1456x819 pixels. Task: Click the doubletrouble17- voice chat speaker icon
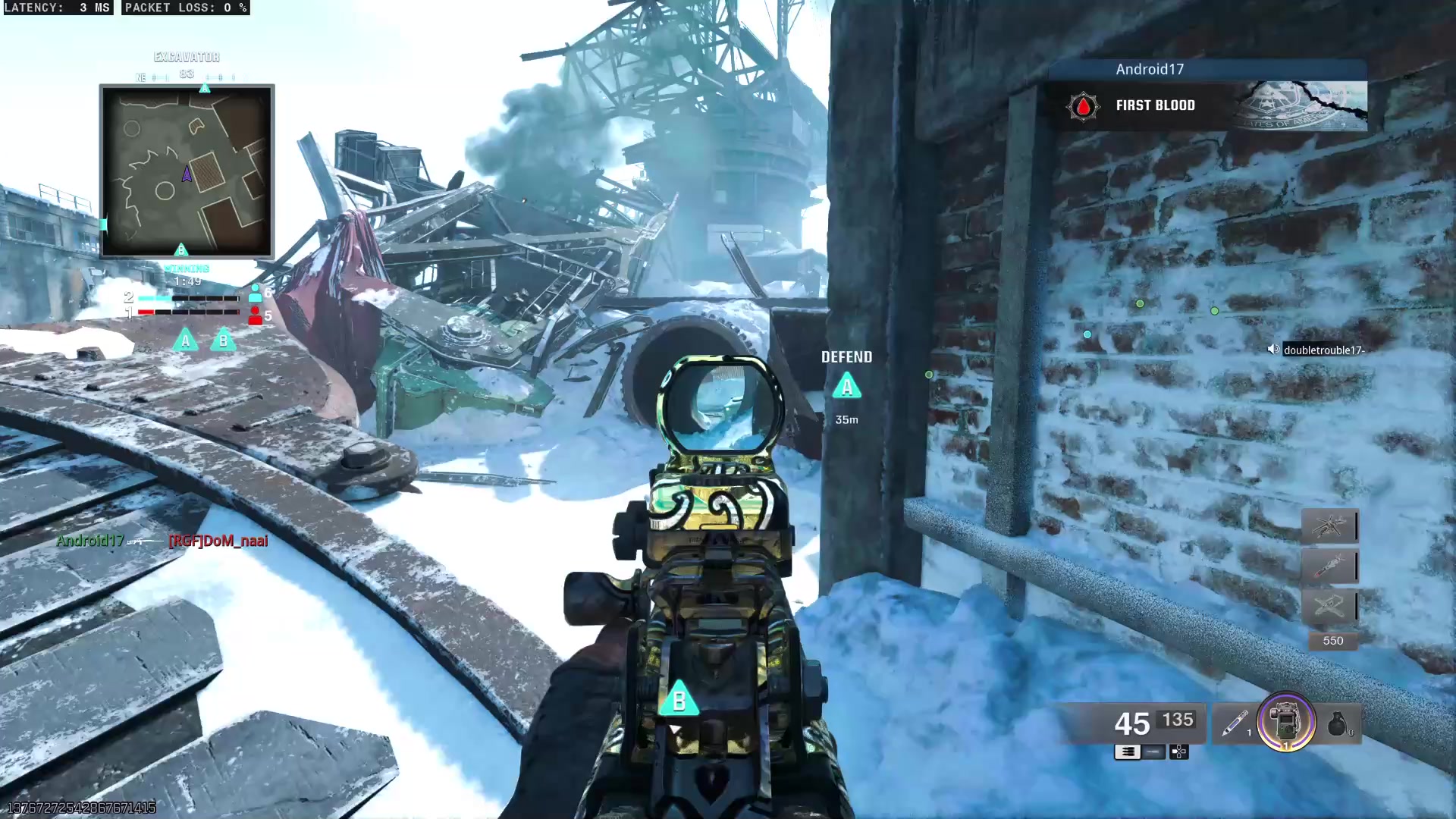pyautogui.click(x=1273, y=350)
